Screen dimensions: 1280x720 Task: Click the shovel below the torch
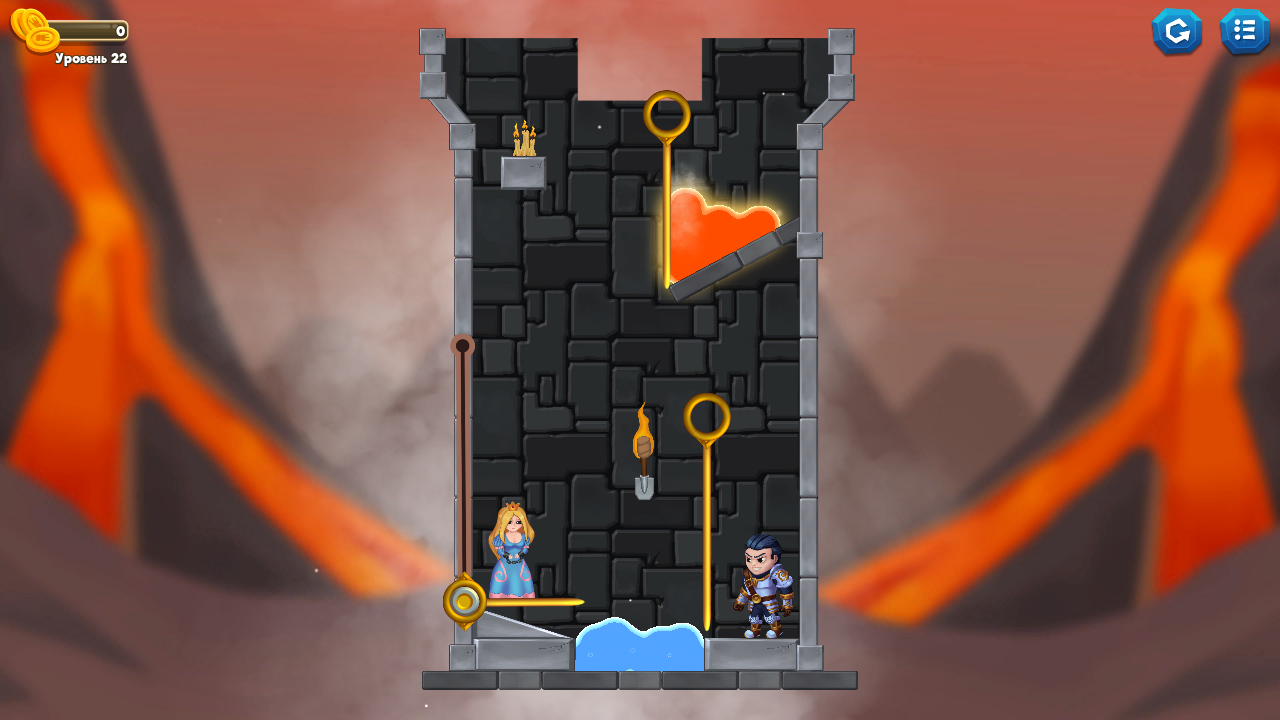click(x=643, y=485)
